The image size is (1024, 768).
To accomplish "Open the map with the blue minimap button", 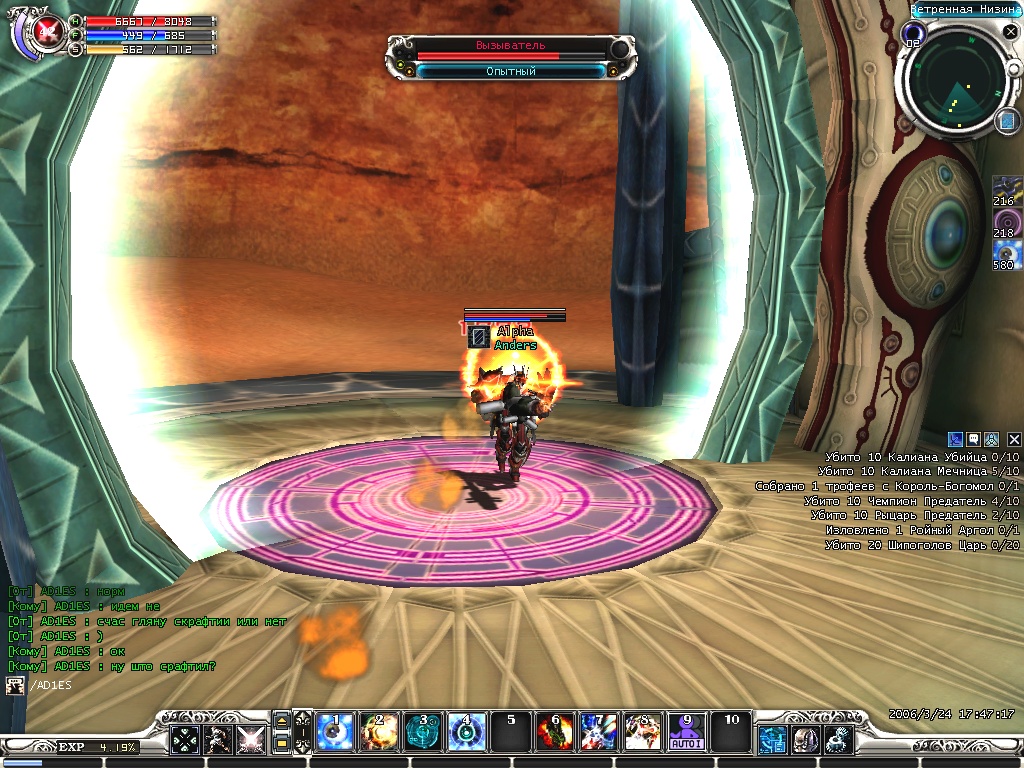I will [x=1006, y=121].
